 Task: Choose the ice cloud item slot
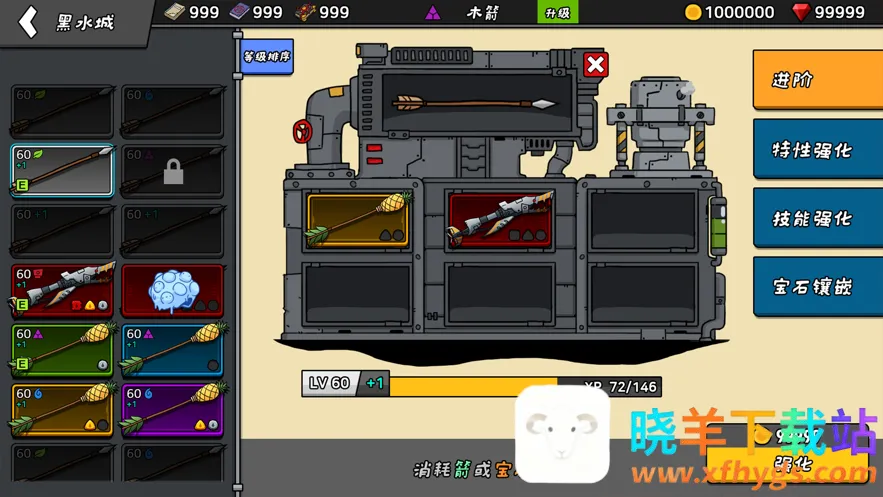click(173, 290)
